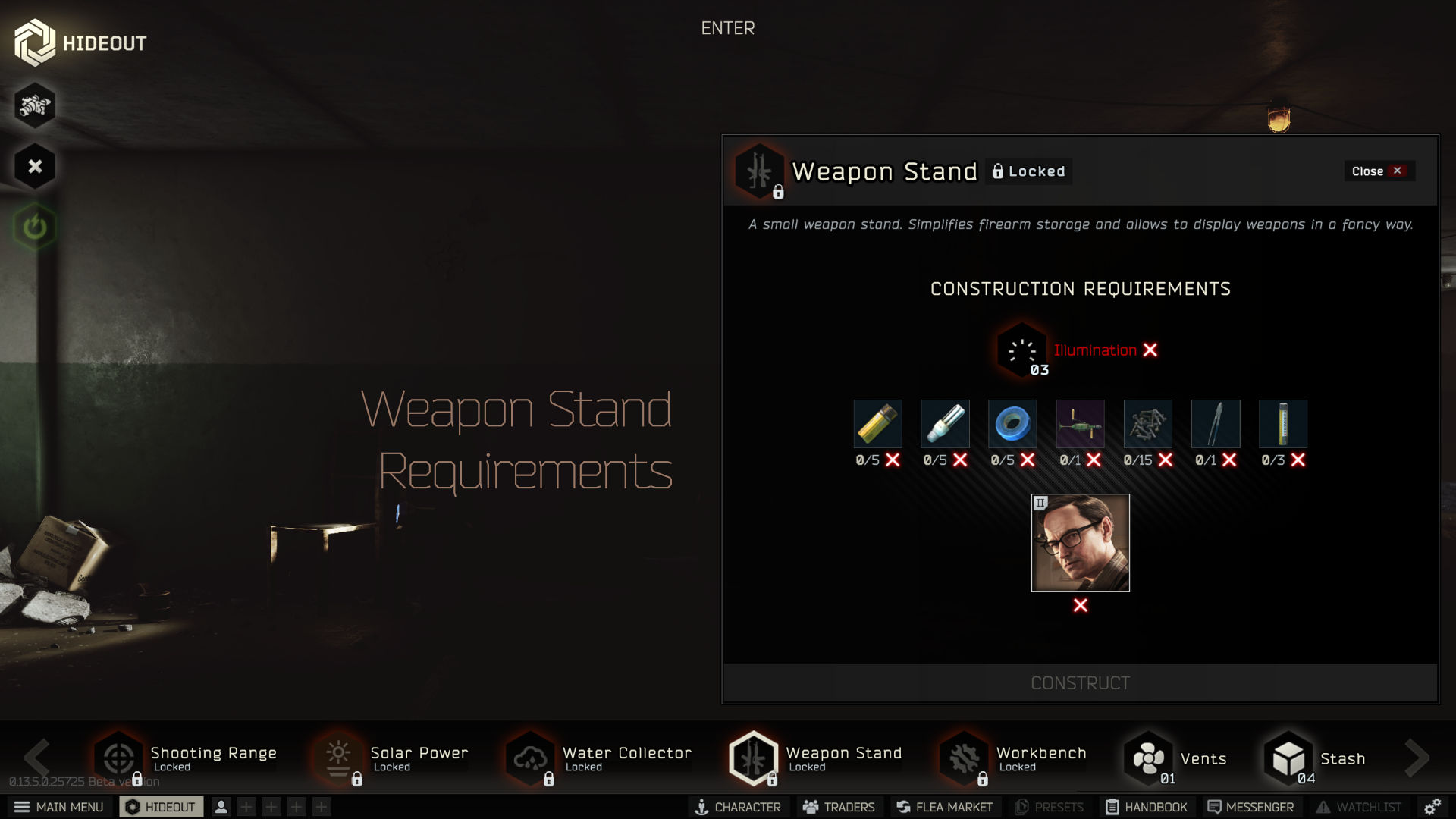
Task: Show the next hideout zones with right arrow
Action: click(1416, 757)
